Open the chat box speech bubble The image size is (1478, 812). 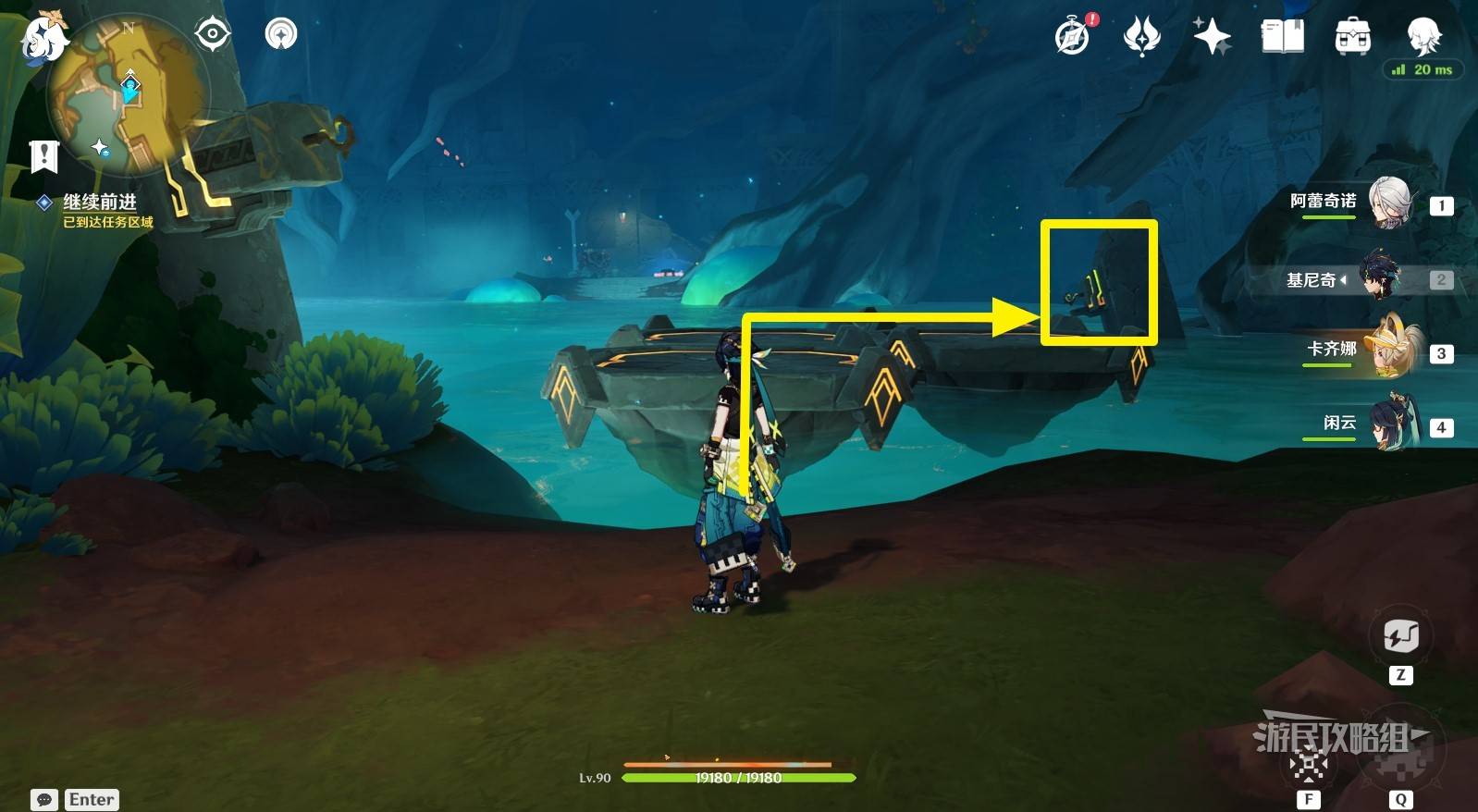tap(43, 800)
